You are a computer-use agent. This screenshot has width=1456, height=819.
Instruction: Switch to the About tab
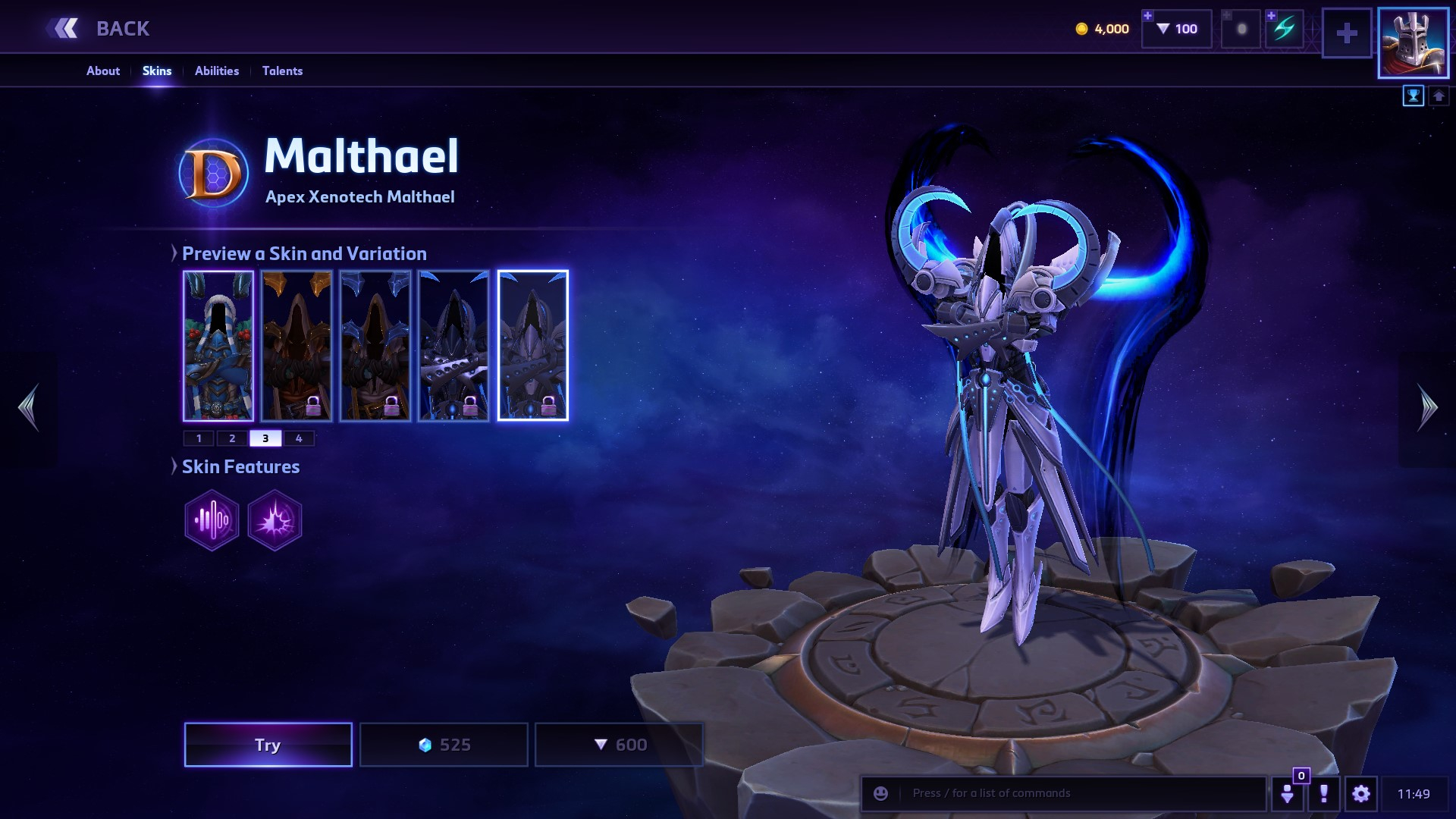[103, 71]
